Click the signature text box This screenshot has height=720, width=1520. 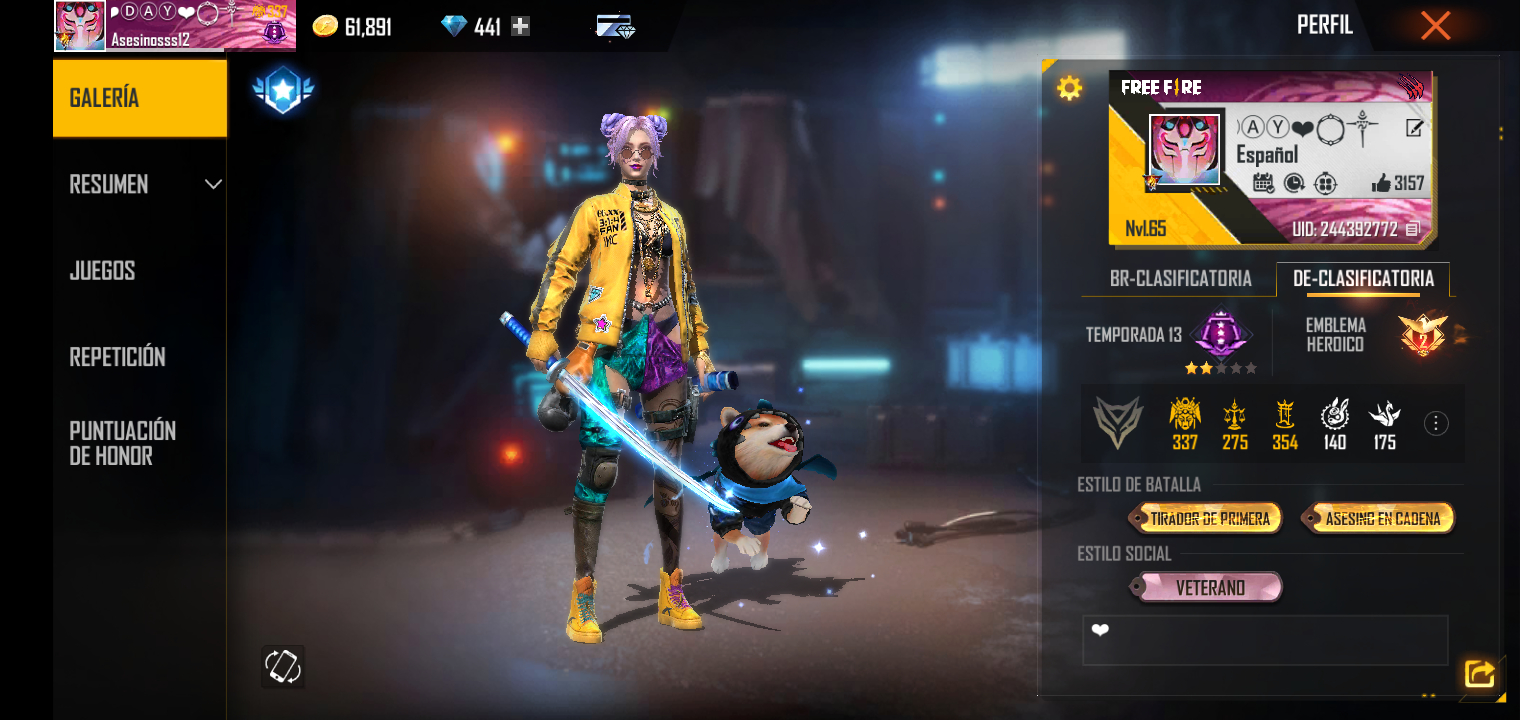click(x=1265, y=640)
